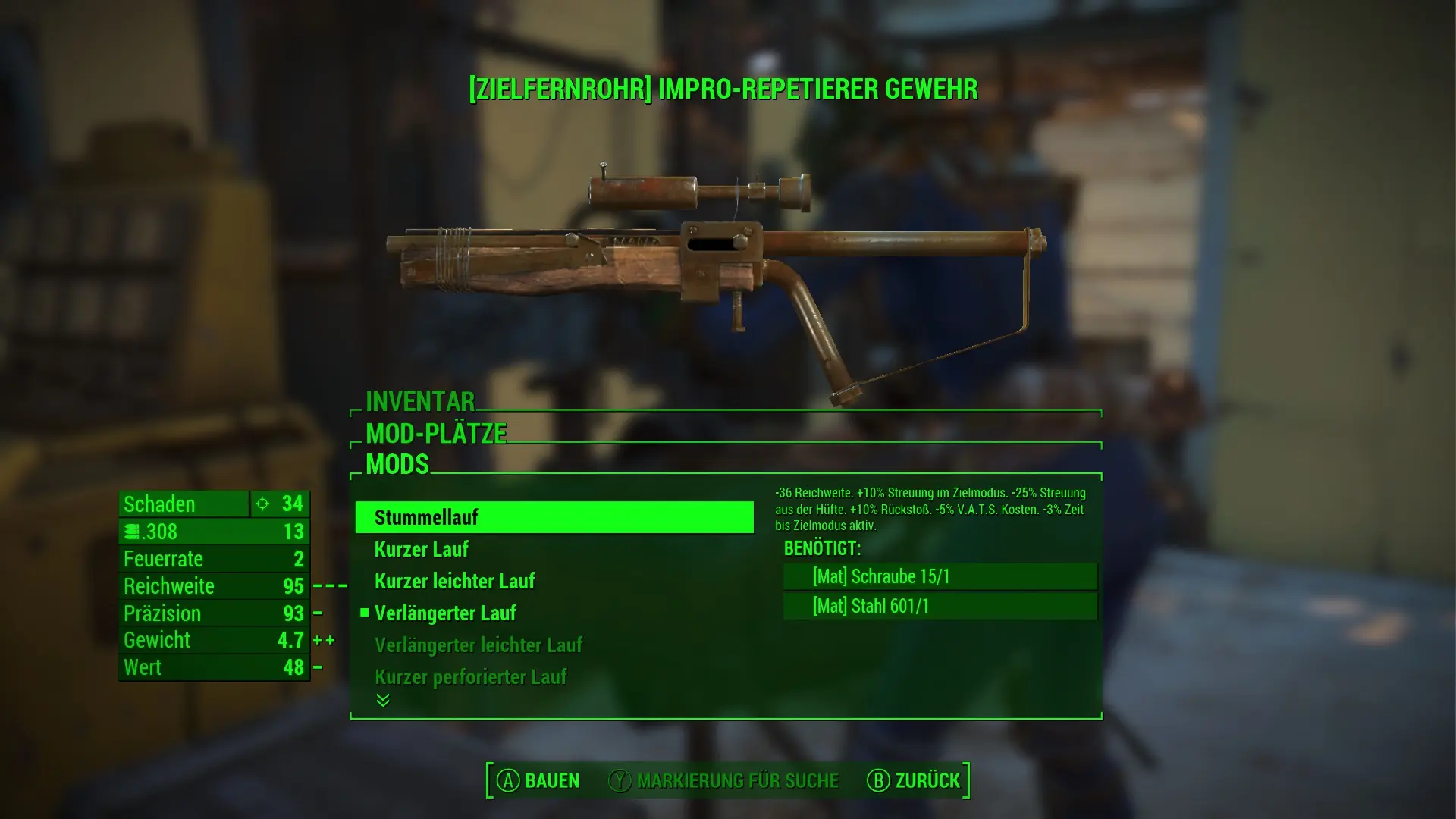This screenshot has width=1456, height=819.
Task: Open the Inventar section
Action: (x=420, y=401)
